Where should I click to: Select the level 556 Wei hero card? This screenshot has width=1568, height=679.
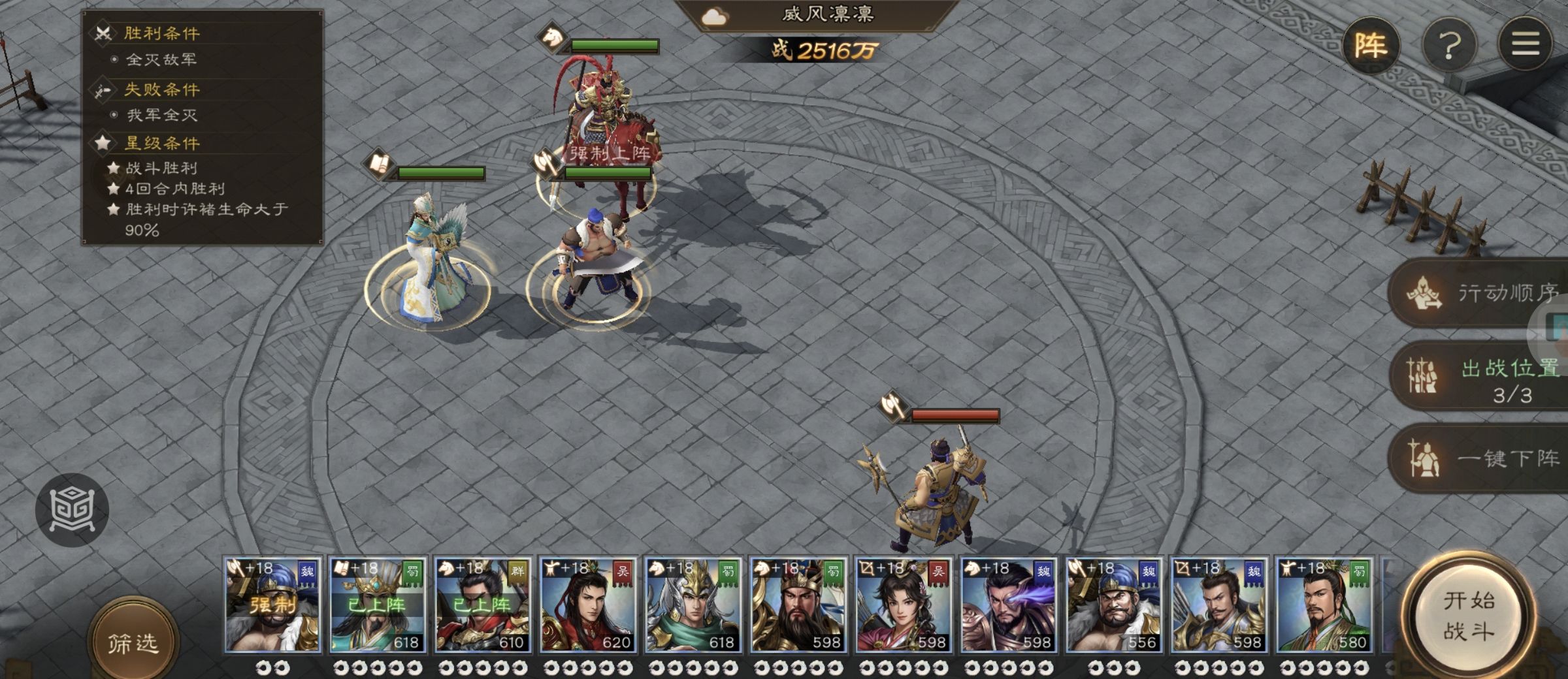click(1114, 605)
